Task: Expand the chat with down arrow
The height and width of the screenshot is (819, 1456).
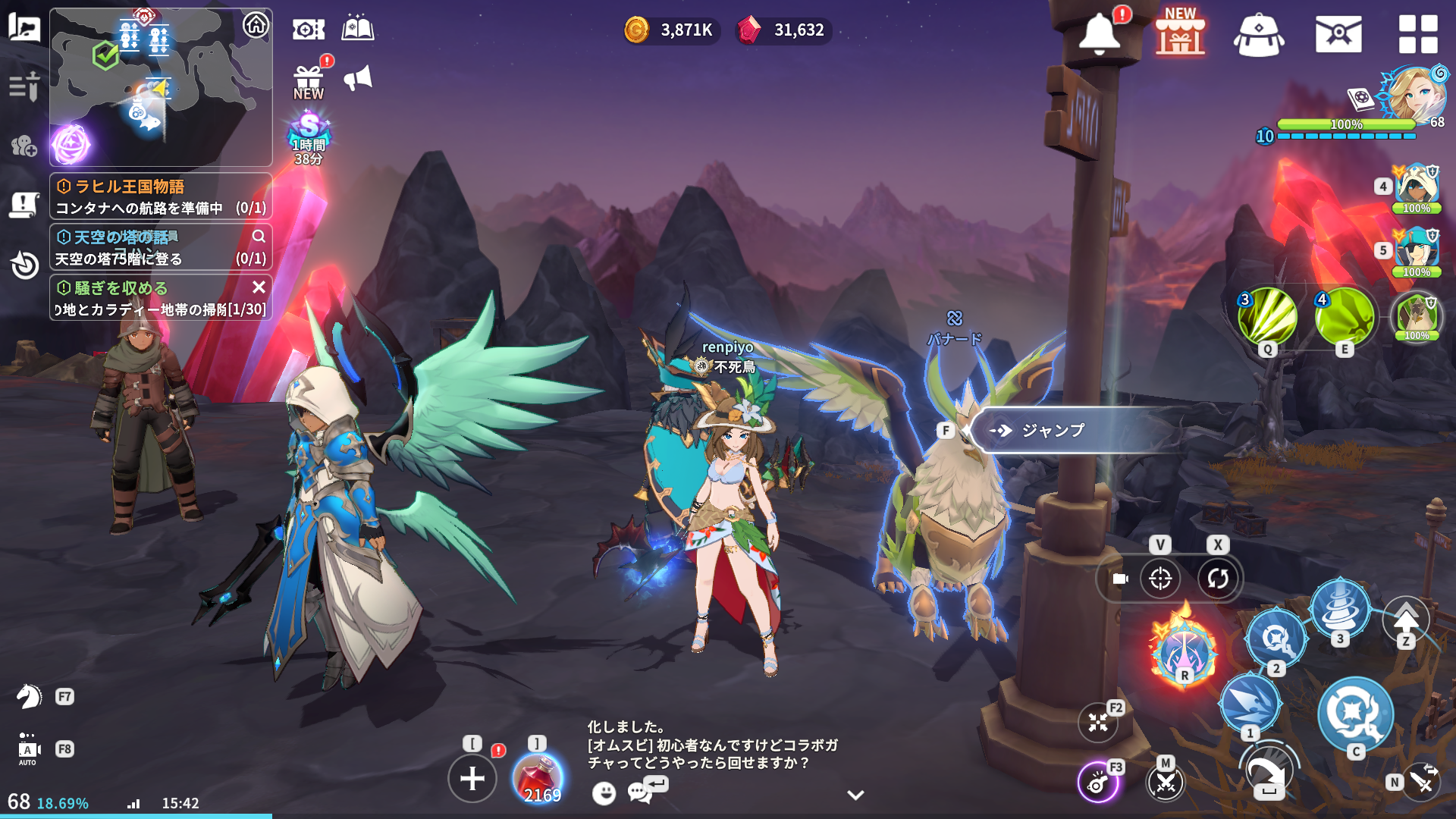Action: (855, 795)
